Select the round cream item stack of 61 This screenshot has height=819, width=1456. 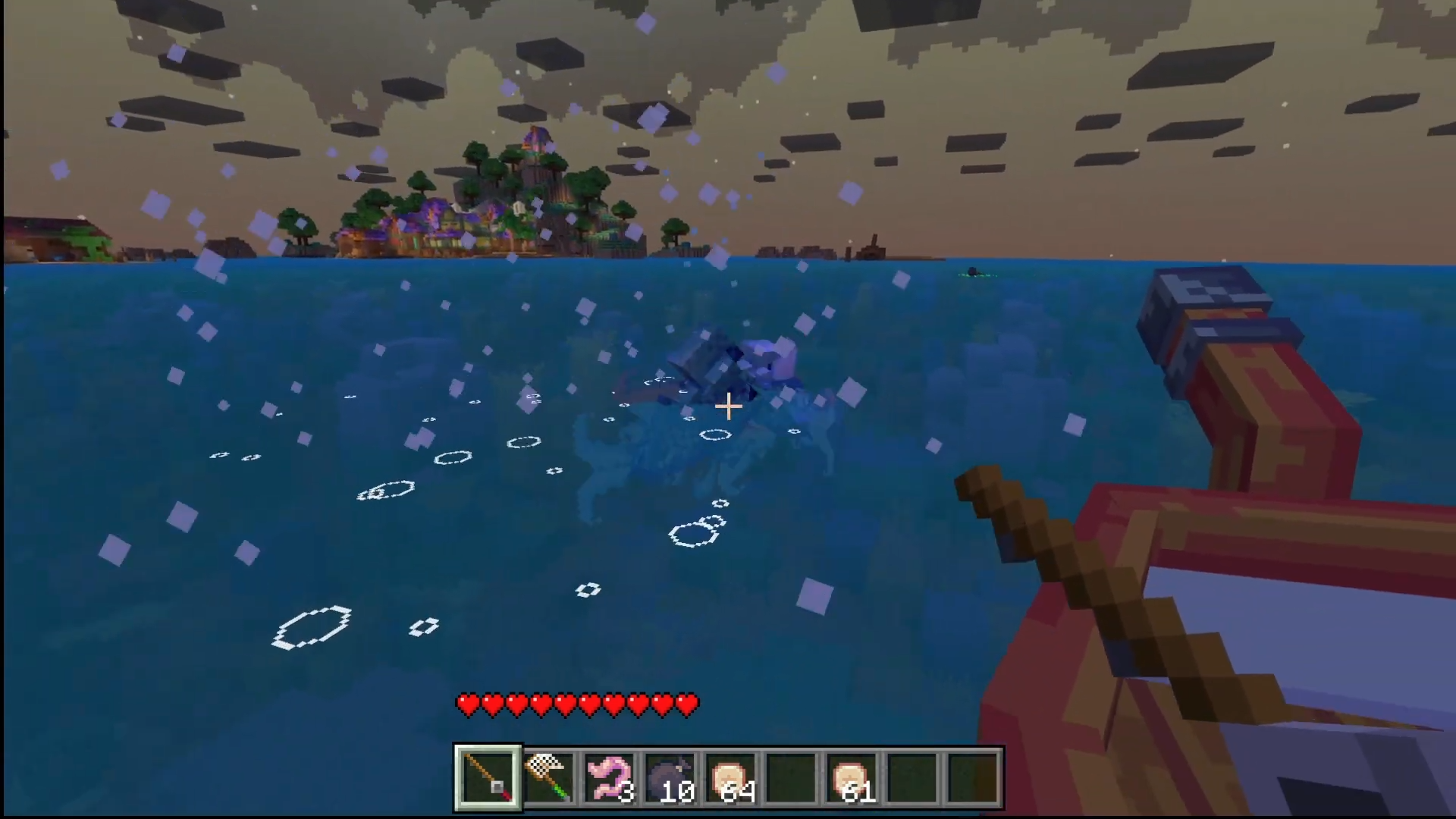tap(852, 777)
